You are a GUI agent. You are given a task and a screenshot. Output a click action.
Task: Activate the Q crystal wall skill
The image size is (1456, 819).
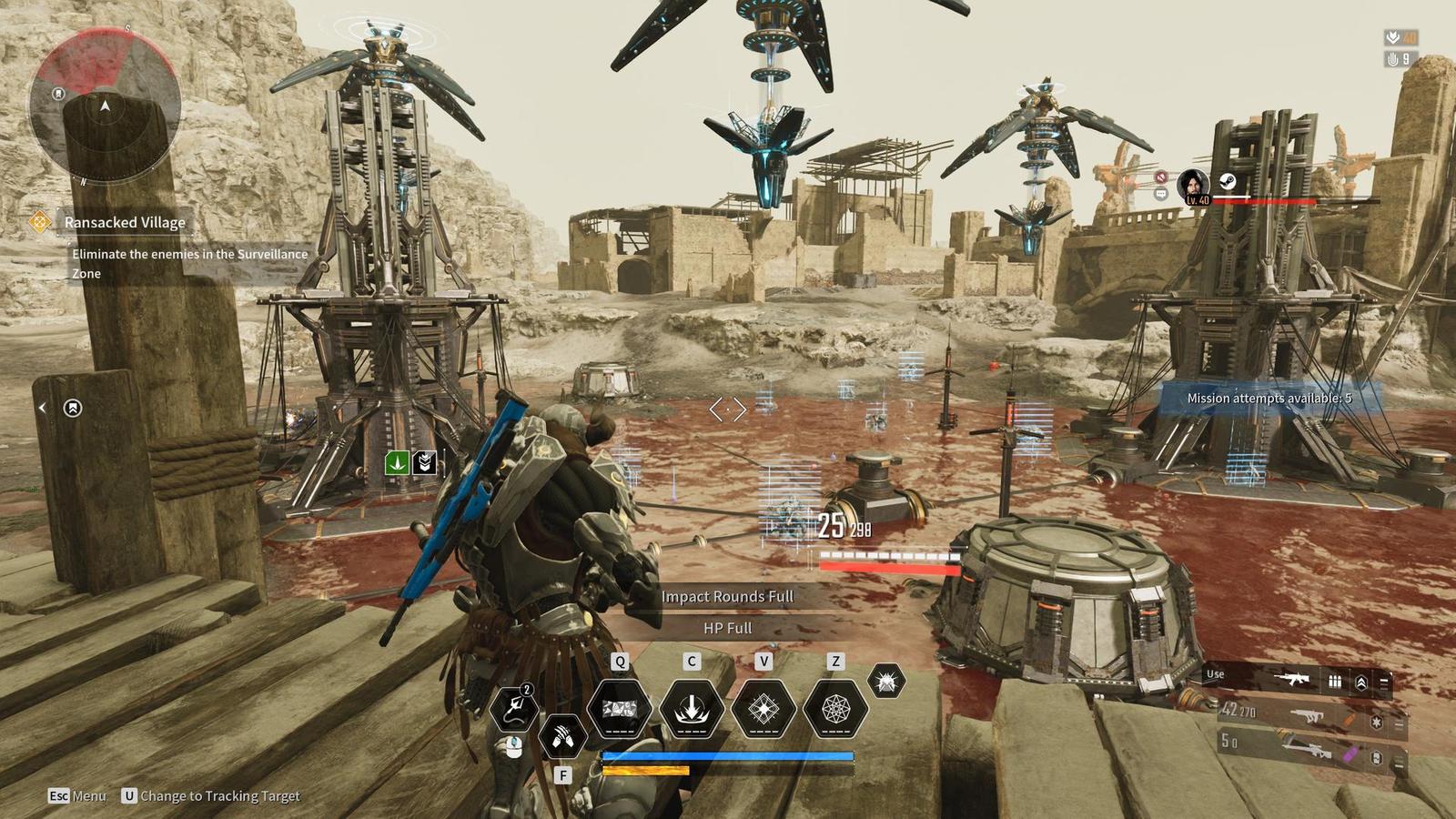620,708
